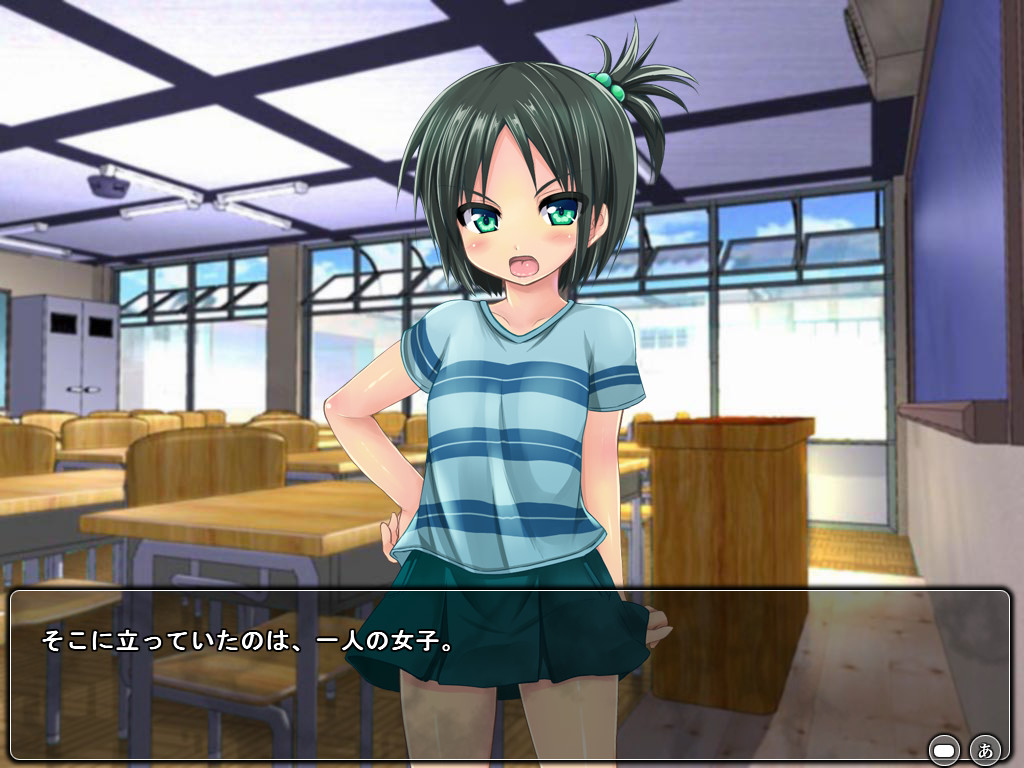1024x768 pixels.
Task: Click the round 'あ' icon button
Action: tap(985, 749)
